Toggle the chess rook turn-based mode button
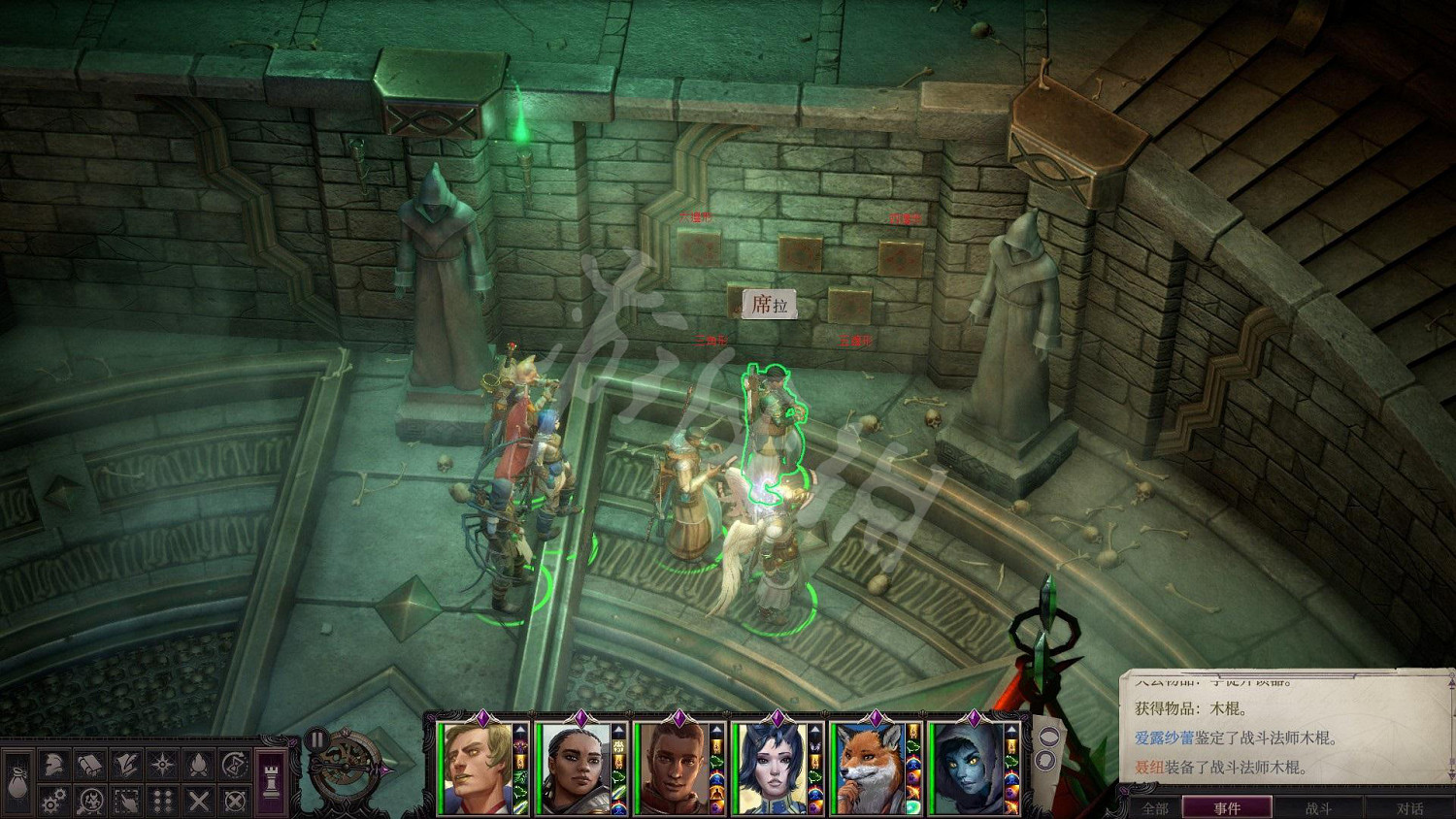This screenshot has width=1456, height=819. tap(272, 782)
